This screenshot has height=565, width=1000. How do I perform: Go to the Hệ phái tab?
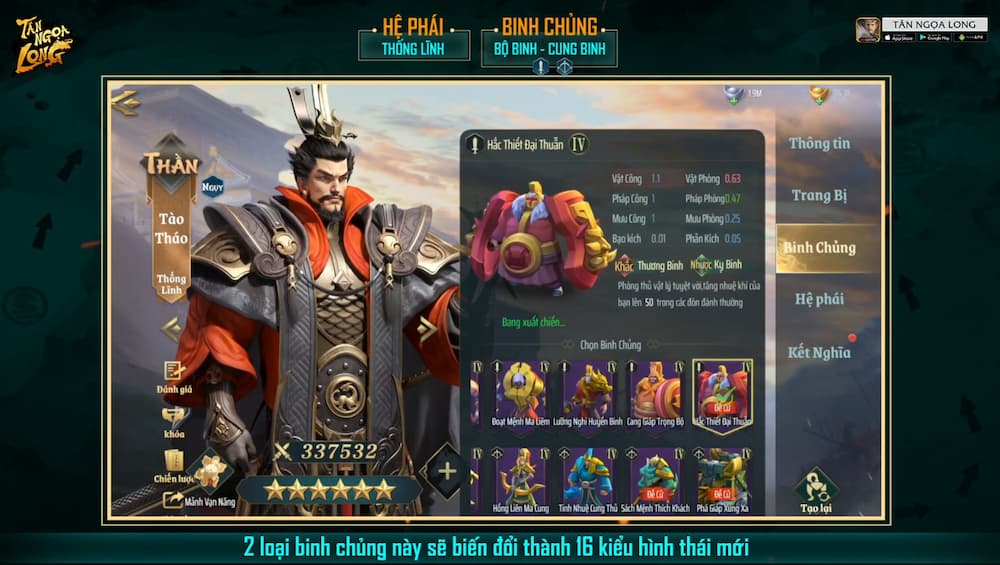(x=819, y=299)
